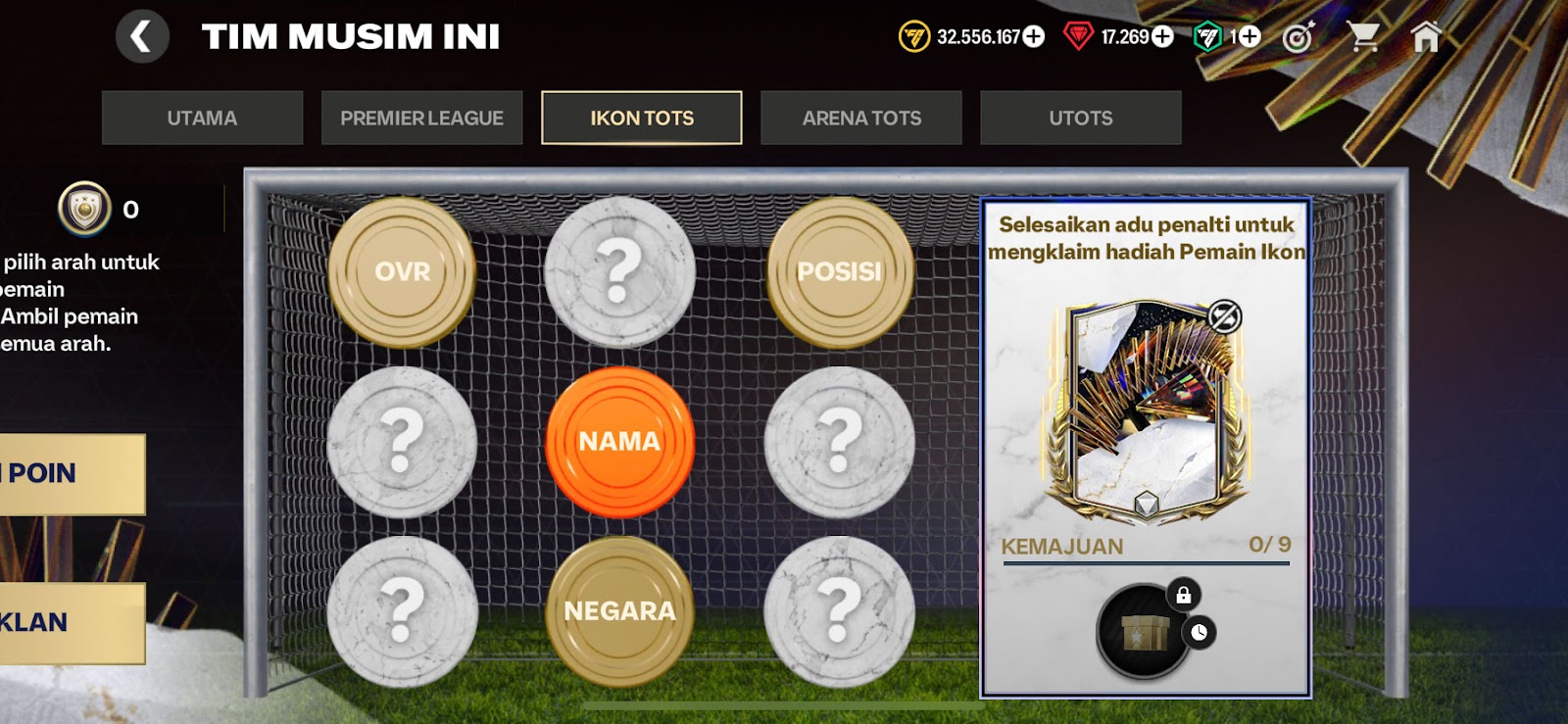The image size is (1568, 724).
Task: Choose the POSISI gold target
Action: (x=839, y=271)
